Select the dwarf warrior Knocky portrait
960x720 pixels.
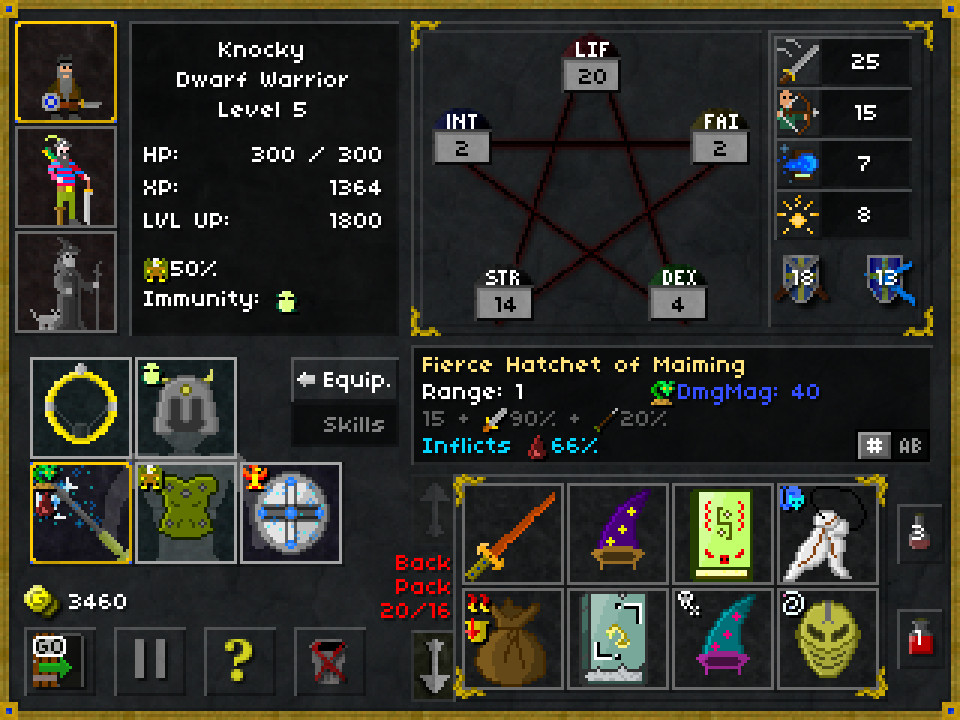click(x=66, y=73)
